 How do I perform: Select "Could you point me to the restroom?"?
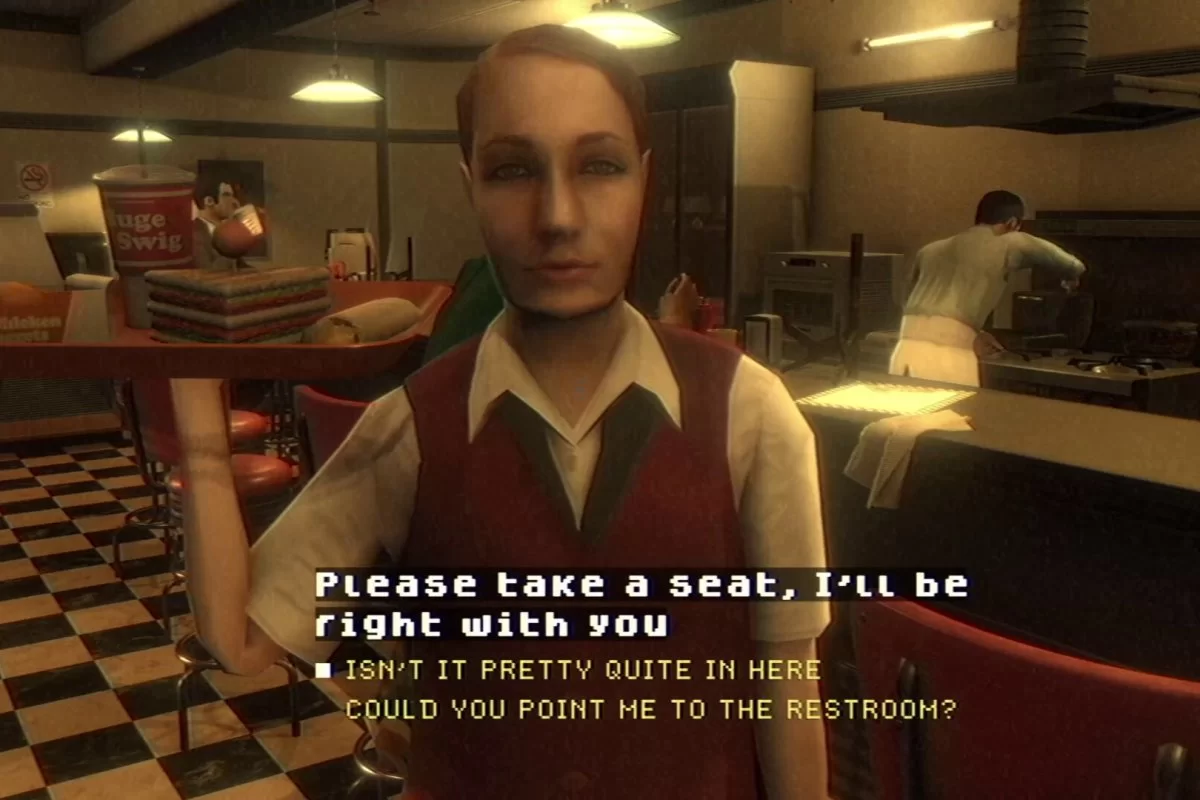650,710
